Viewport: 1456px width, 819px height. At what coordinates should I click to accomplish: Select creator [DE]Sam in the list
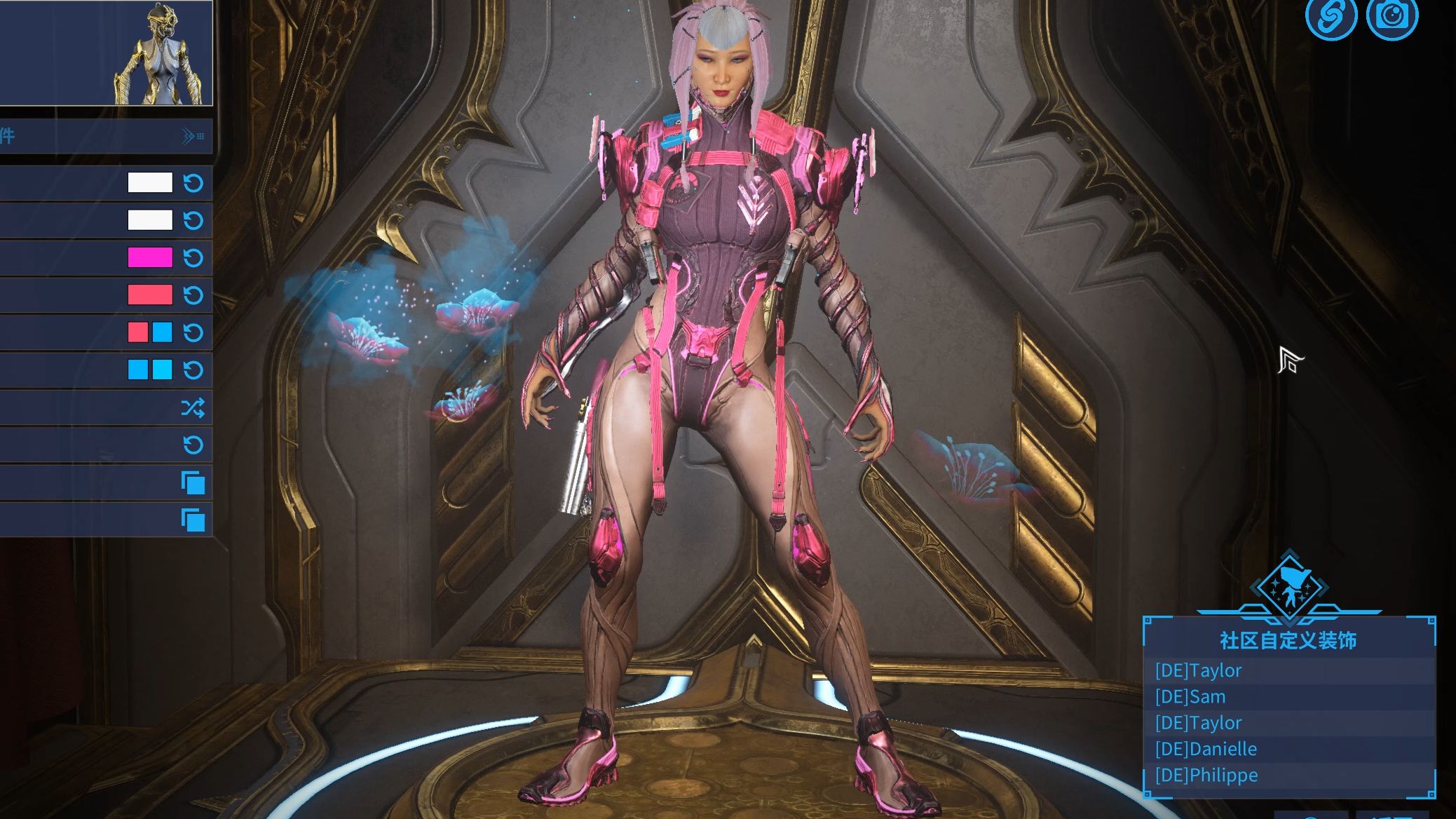coord(1190,697)
